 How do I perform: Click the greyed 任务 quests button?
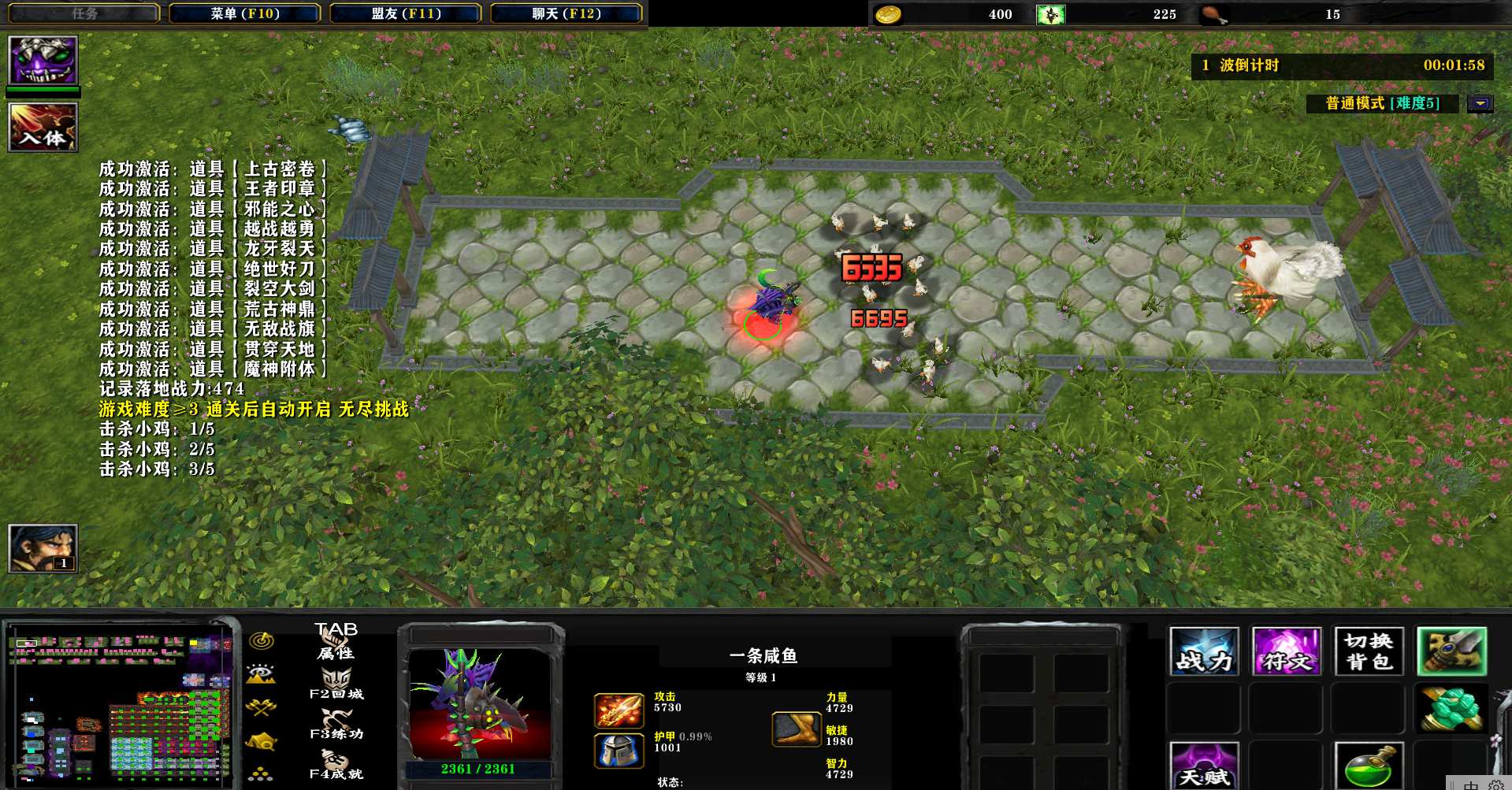click(84, 13)
